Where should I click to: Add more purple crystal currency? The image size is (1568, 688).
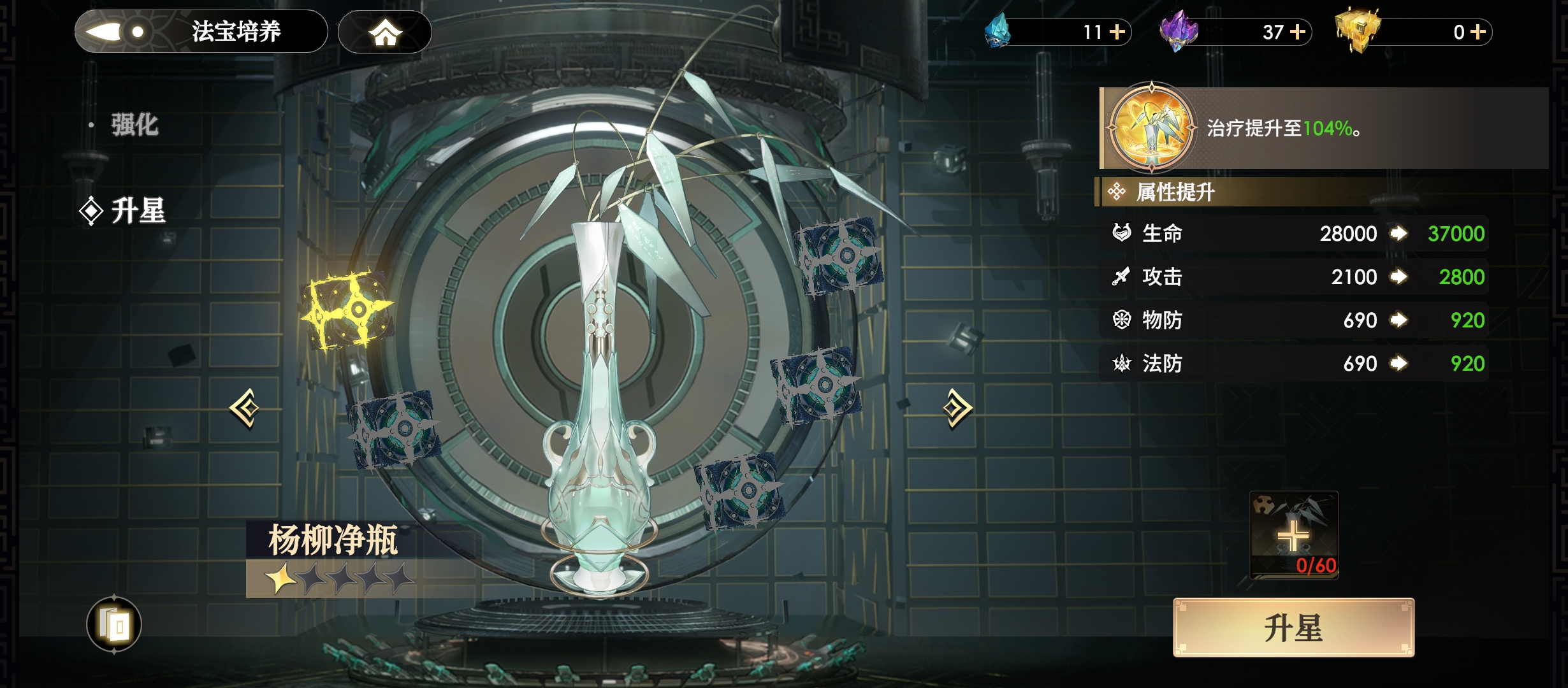(1298, 32)
